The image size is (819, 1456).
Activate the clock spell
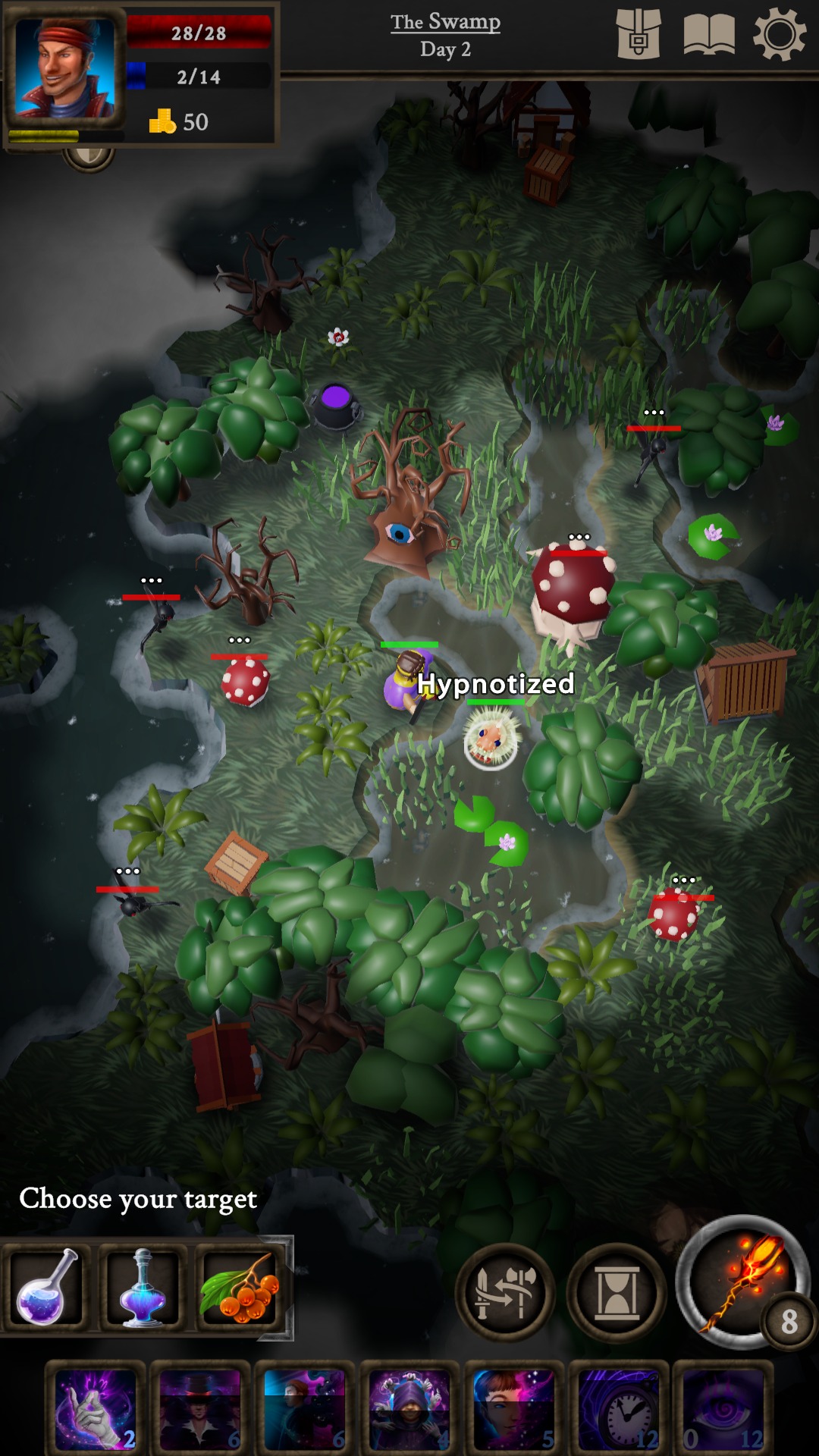(x=619, y=1410)
